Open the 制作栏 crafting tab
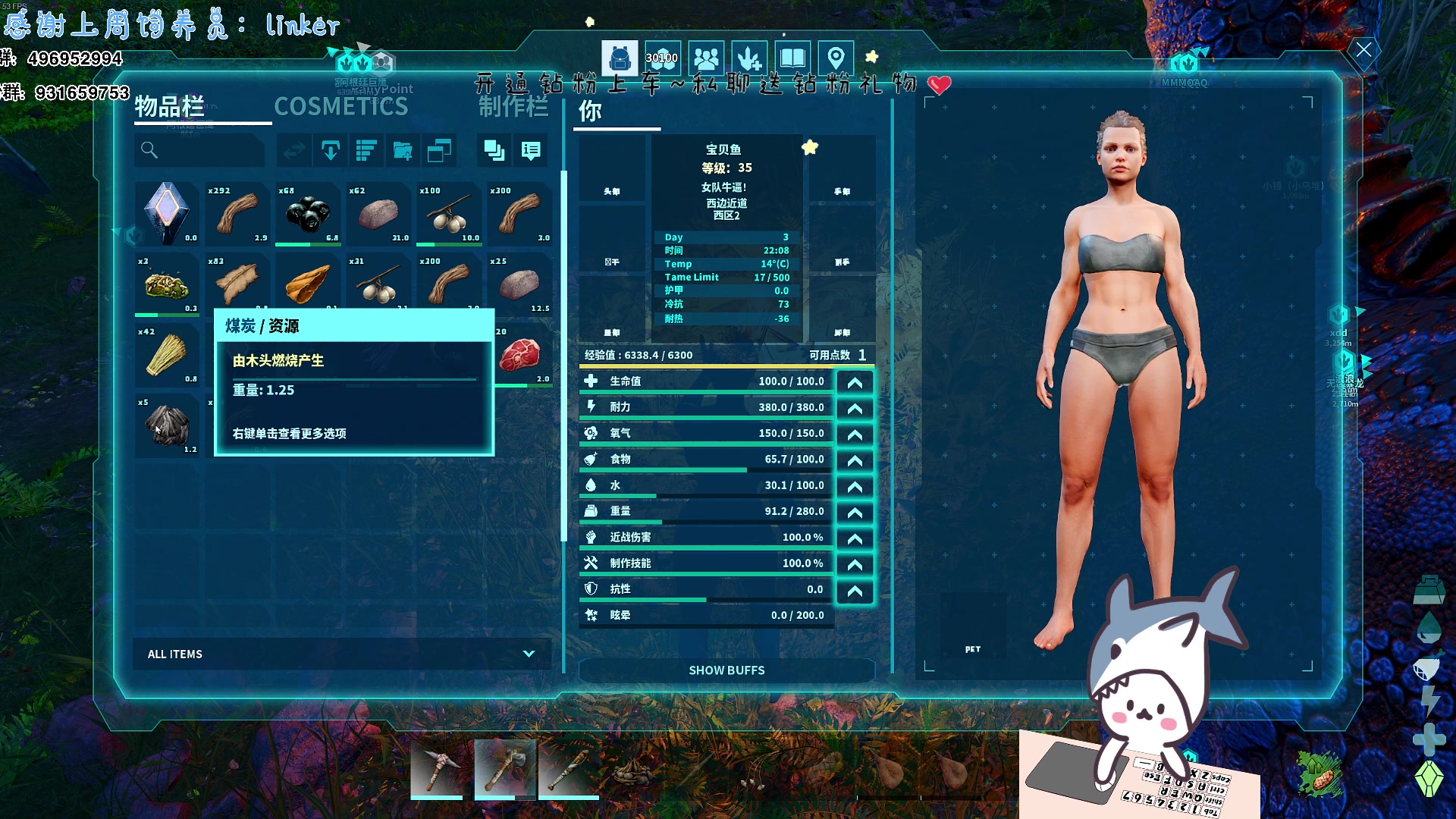 (x=513, y=107)
